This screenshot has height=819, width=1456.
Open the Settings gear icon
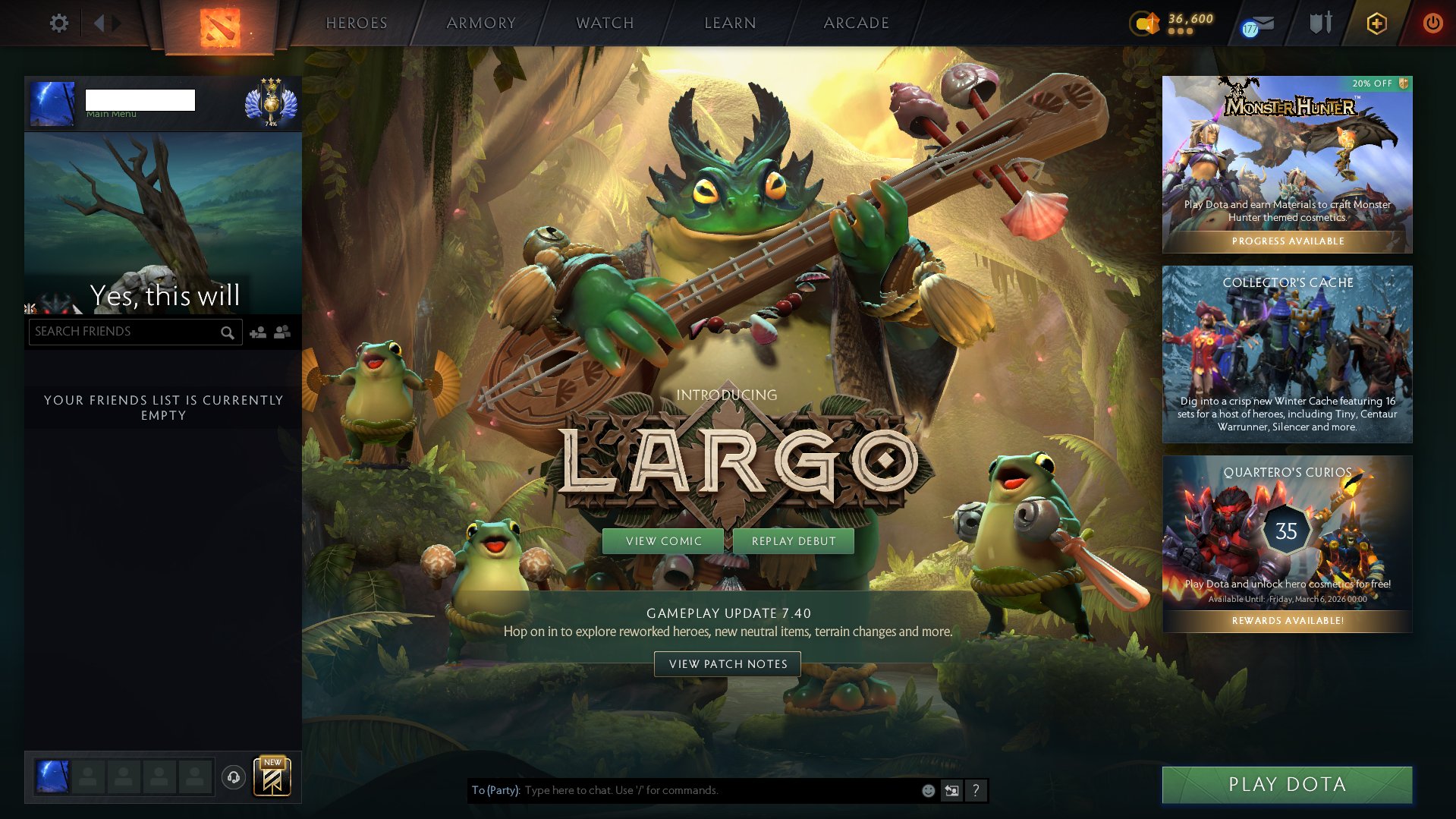[59, 23]
